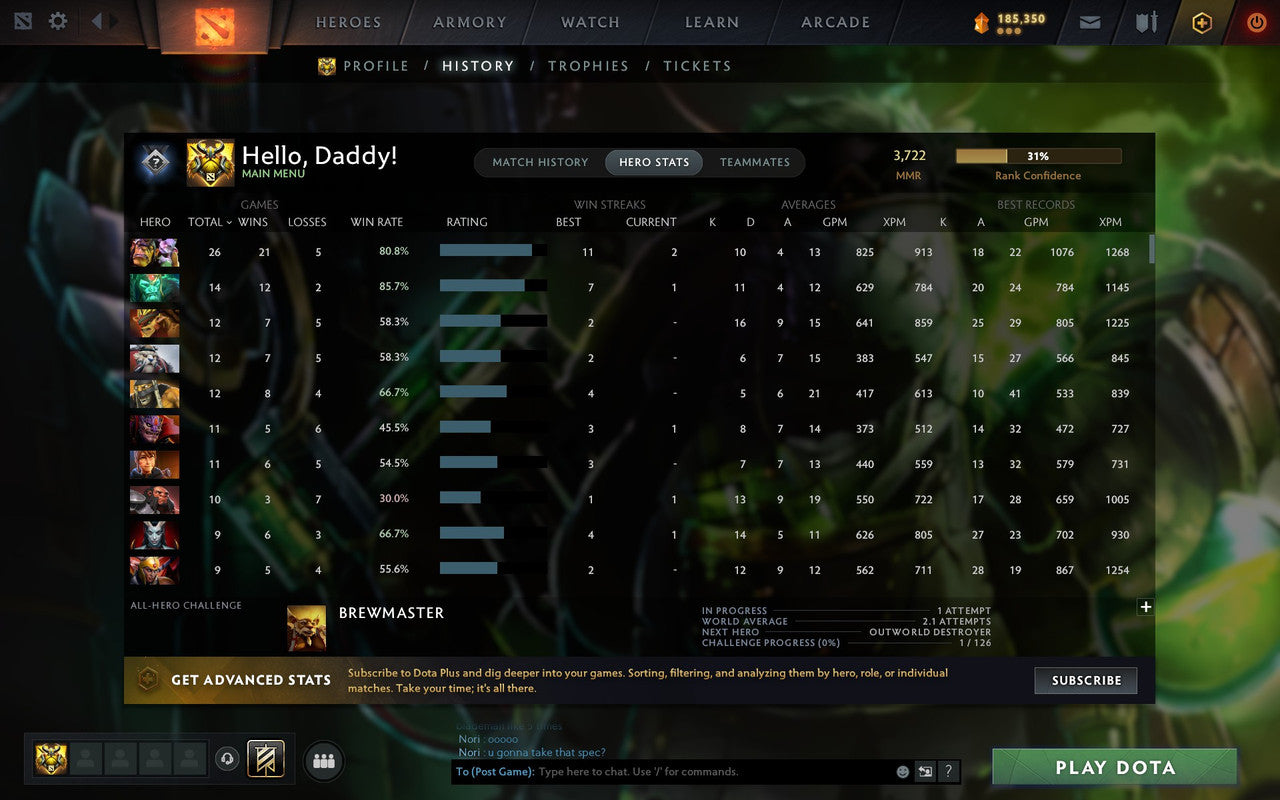This screenshot has height=800, width=1280.
Task: Open the Dota 2 settings gear
Action: 57,20
